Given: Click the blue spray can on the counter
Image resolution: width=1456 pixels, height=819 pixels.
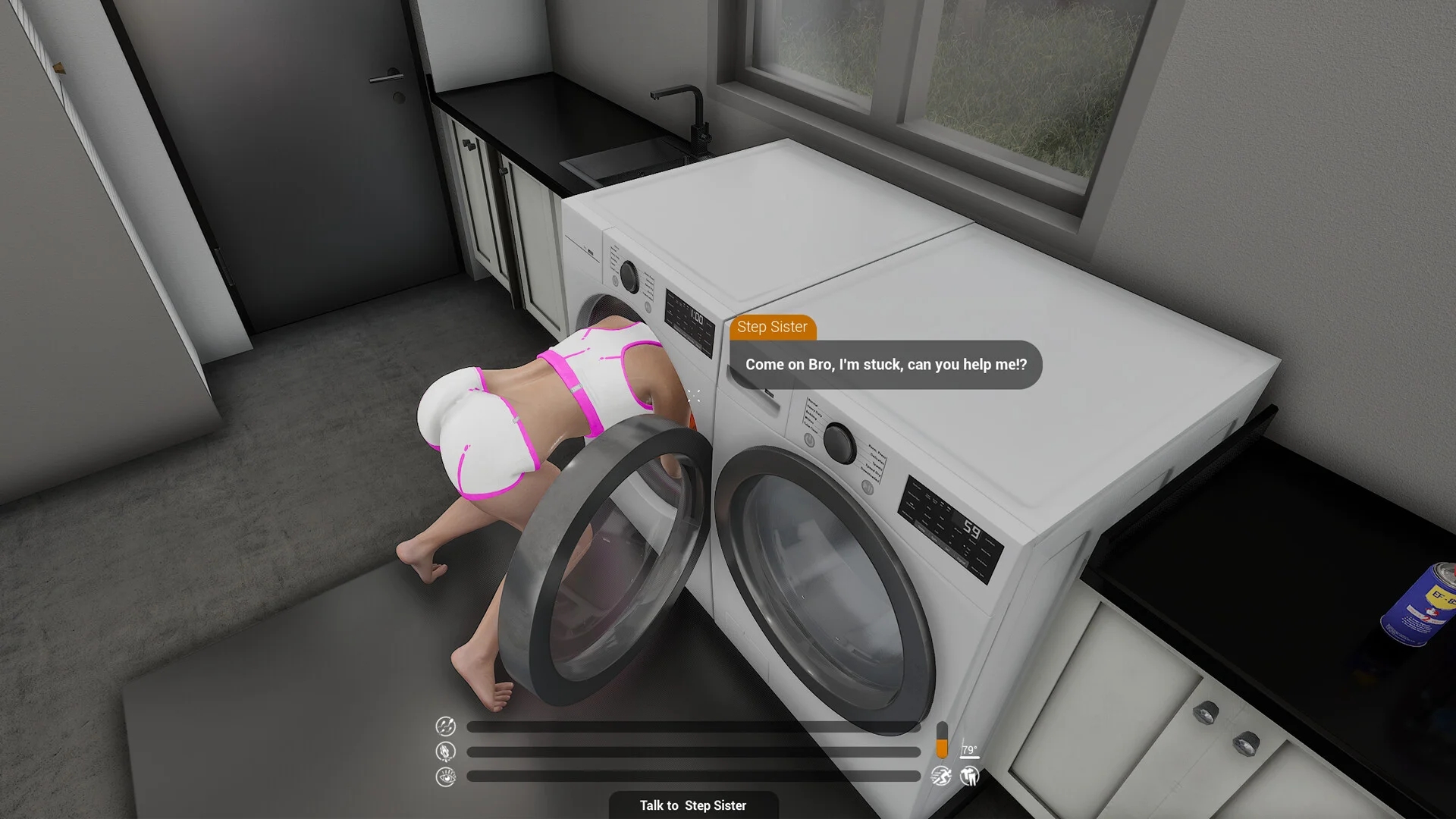Looking at the screenshot, I should coord(1423,607).
